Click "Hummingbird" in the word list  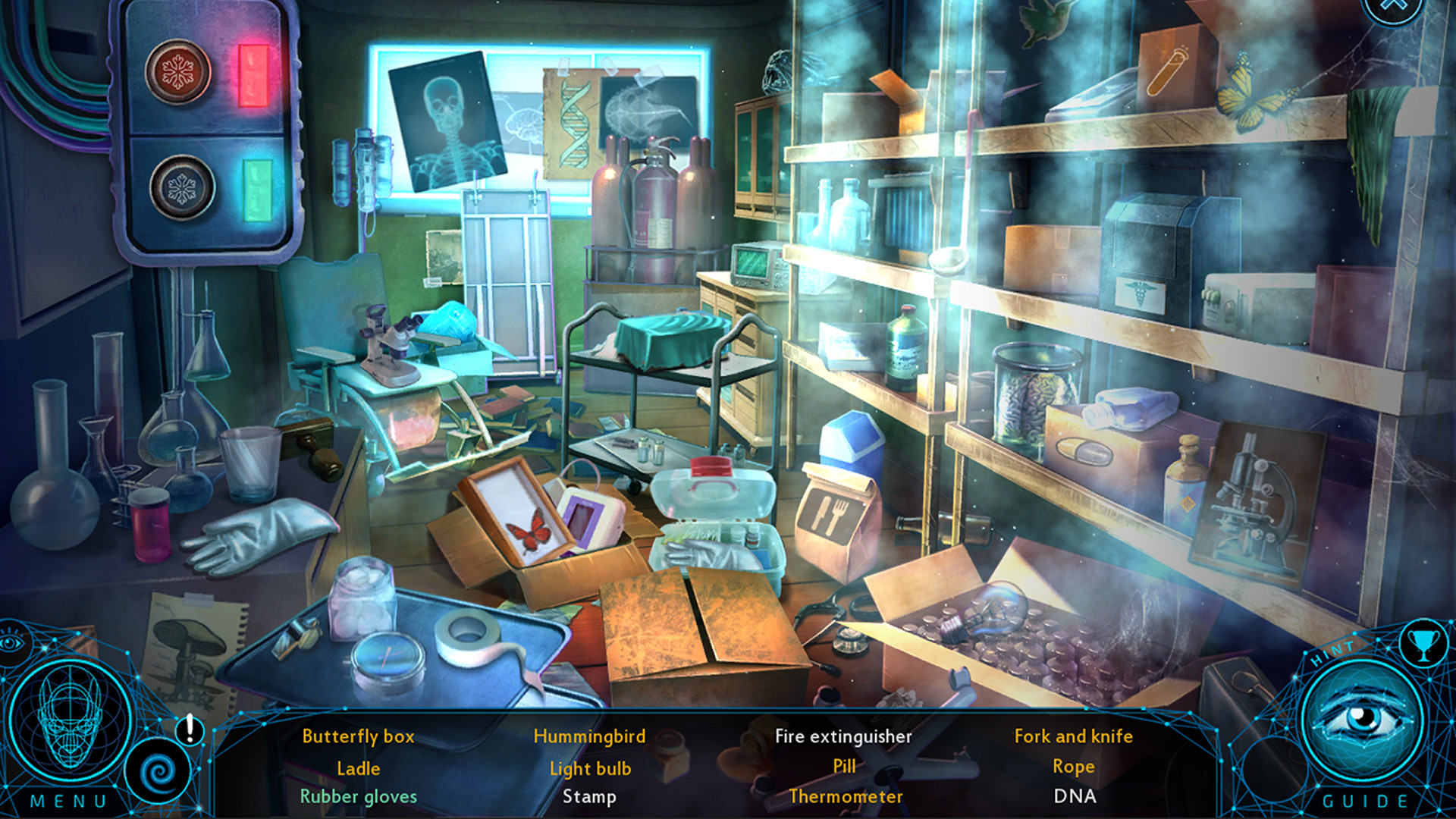click(x=589, y=736)
